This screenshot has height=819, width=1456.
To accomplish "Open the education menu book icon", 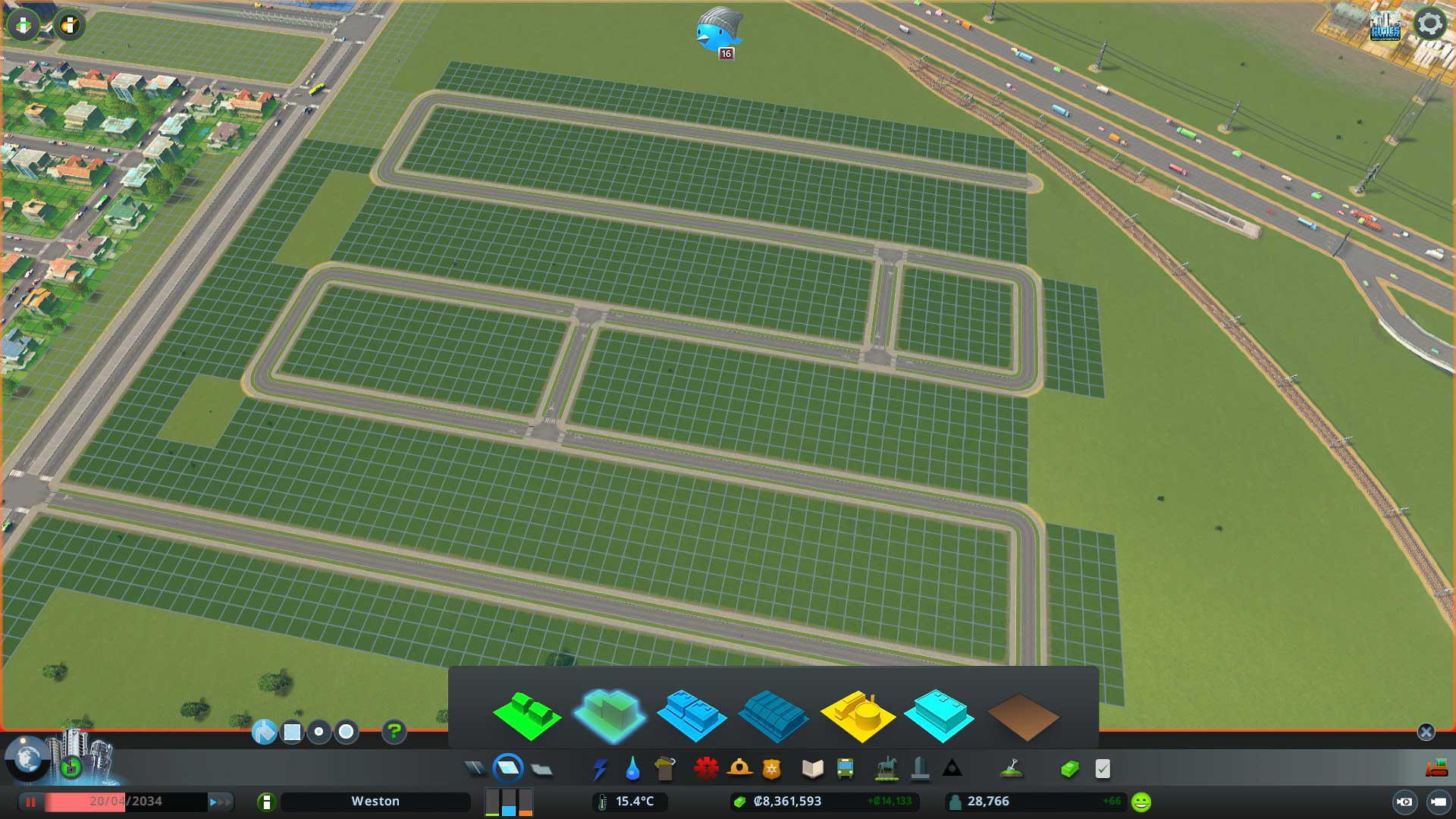I will tap(811, 768).
